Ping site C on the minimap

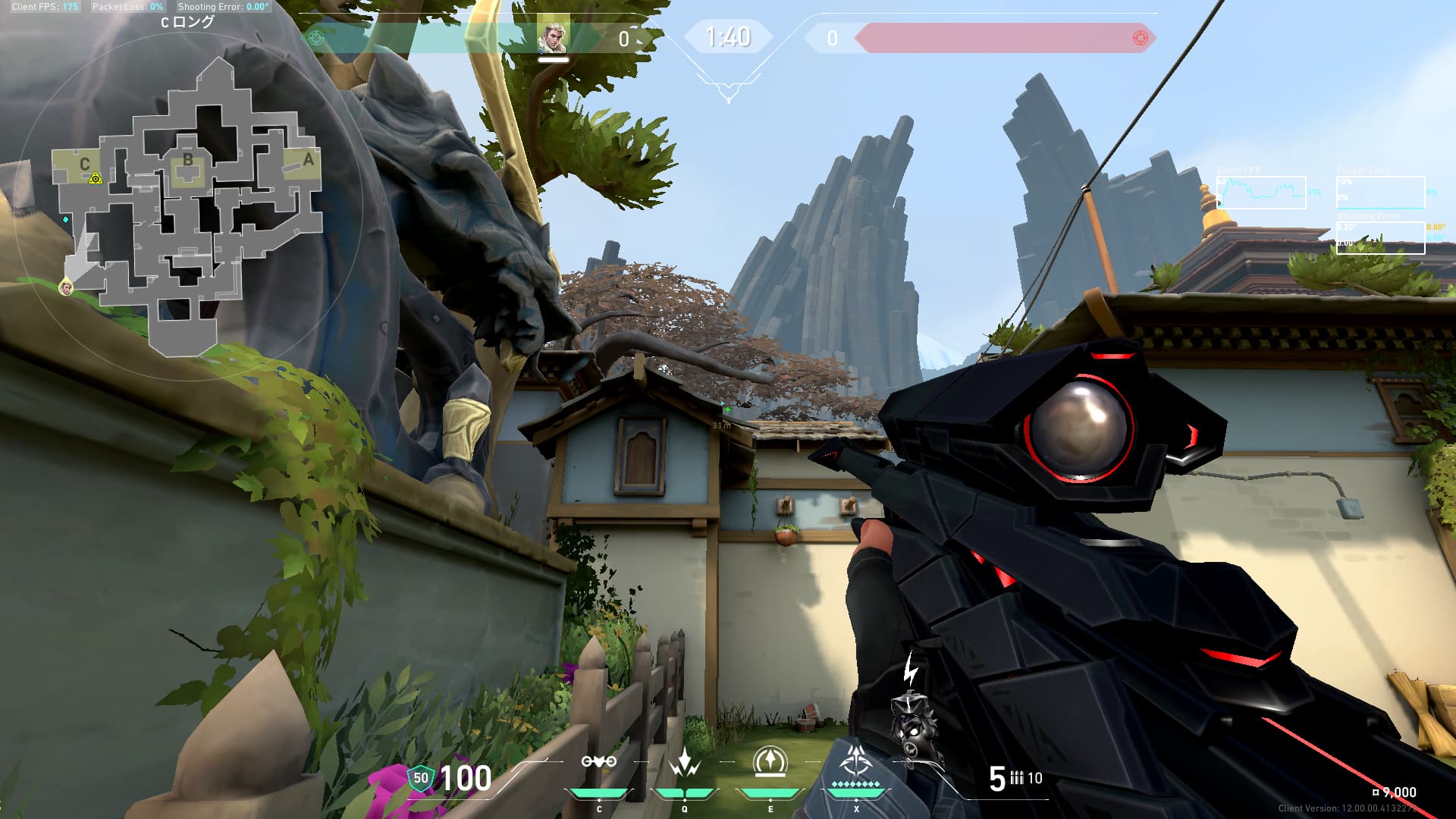[x=84, y=164]
